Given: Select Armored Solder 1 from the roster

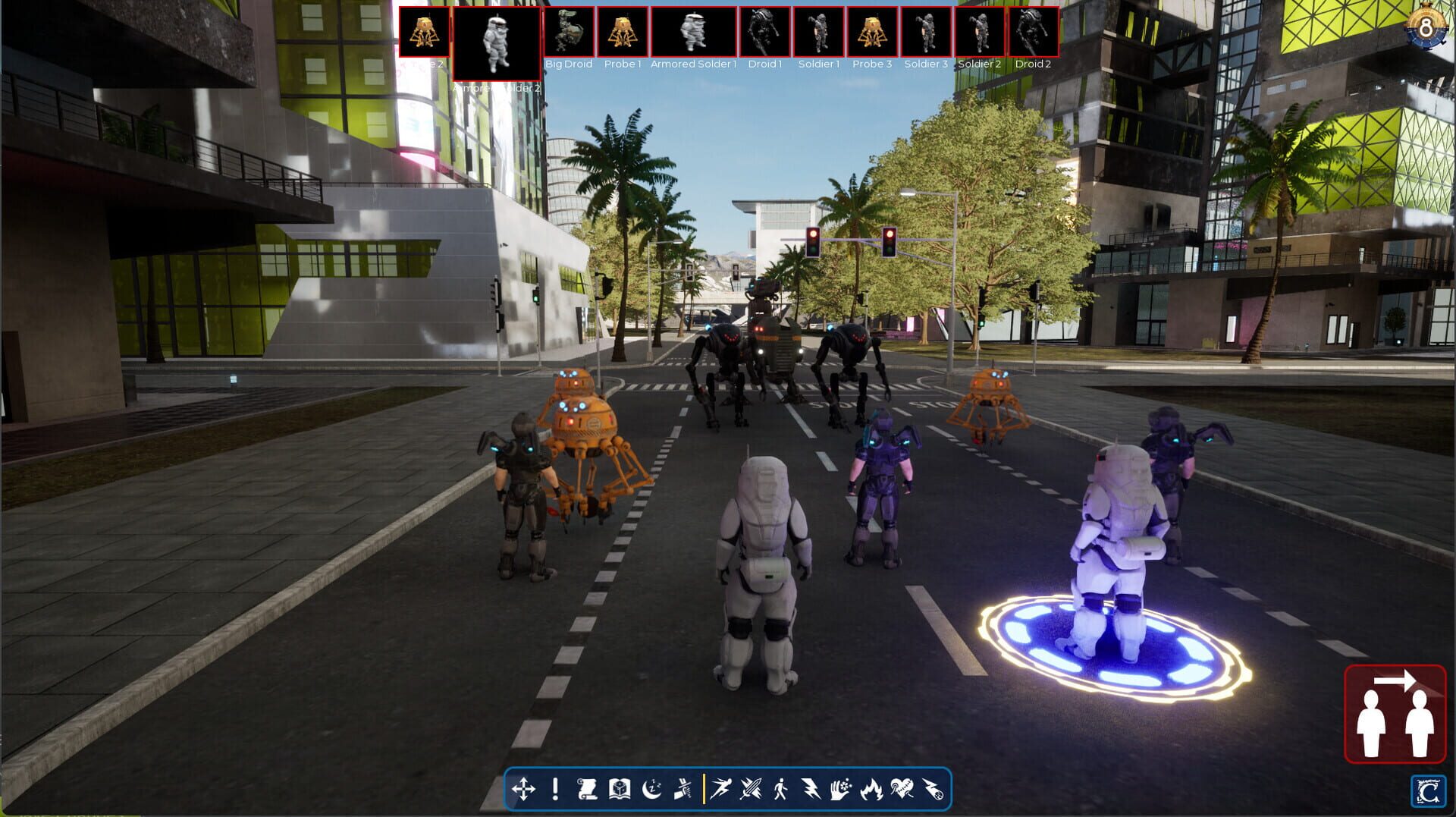Looking at the screenshot, I should (x=695, y=32).
